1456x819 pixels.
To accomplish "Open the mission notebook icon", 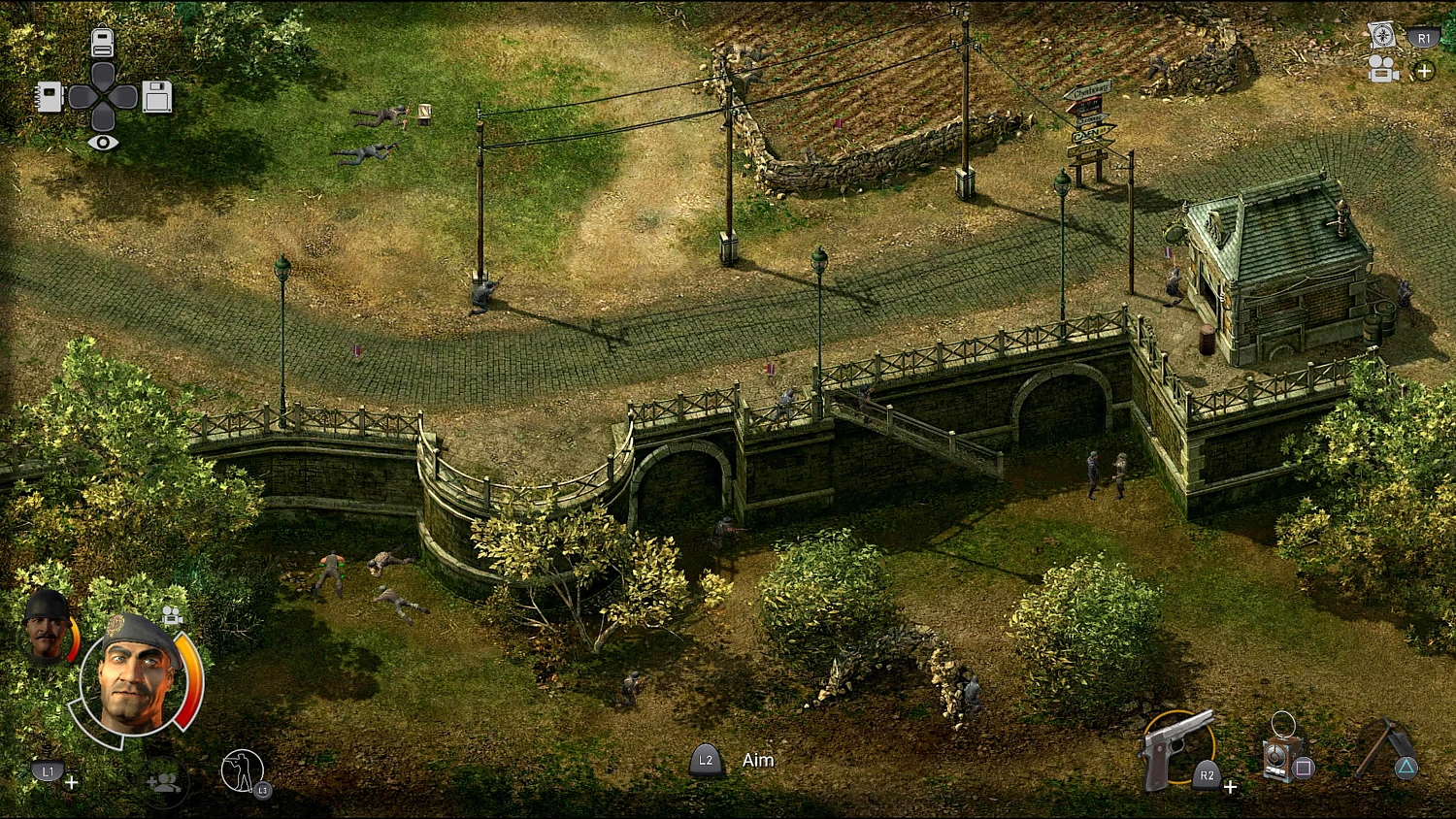I will click(50, 96).
